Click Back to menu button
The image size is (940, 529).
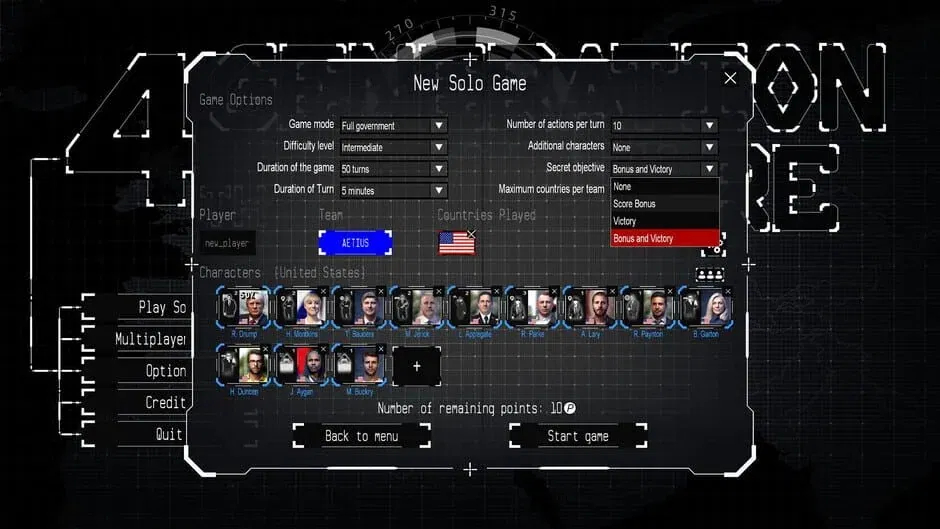click(361, 436)
